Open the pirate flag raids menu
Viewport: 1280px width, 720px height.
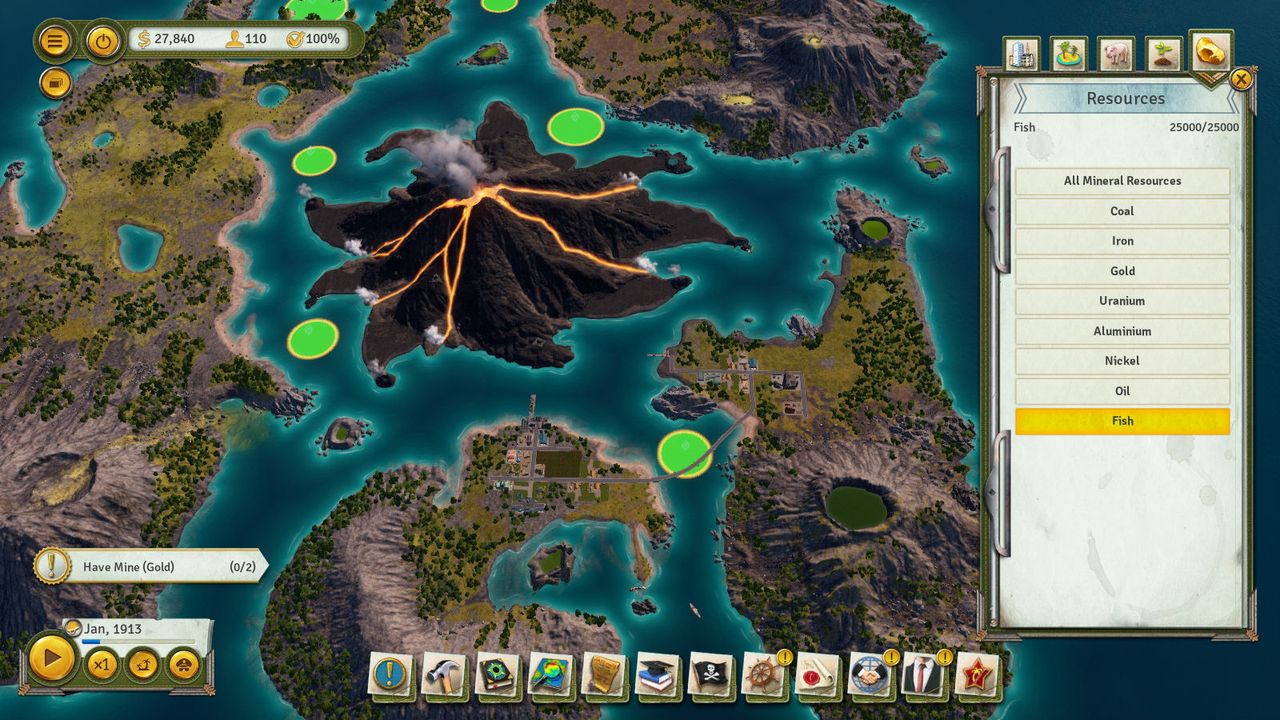711,675
